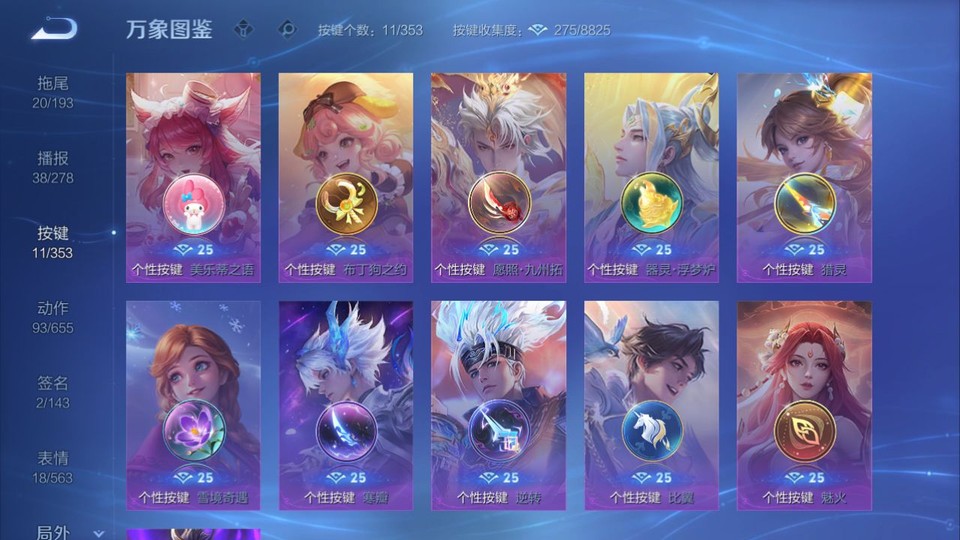
Task: Select the 雪境奇遇 button card
Action: pos(193,405)
